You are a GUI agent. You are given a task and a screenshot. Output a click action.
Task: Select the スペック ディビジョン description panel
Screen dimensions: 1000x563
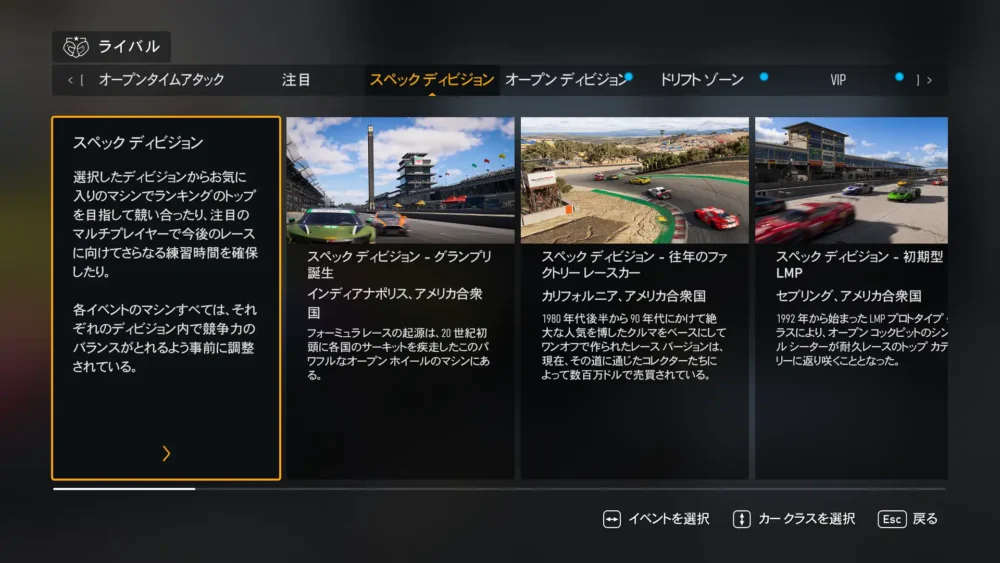pos(166,298)
